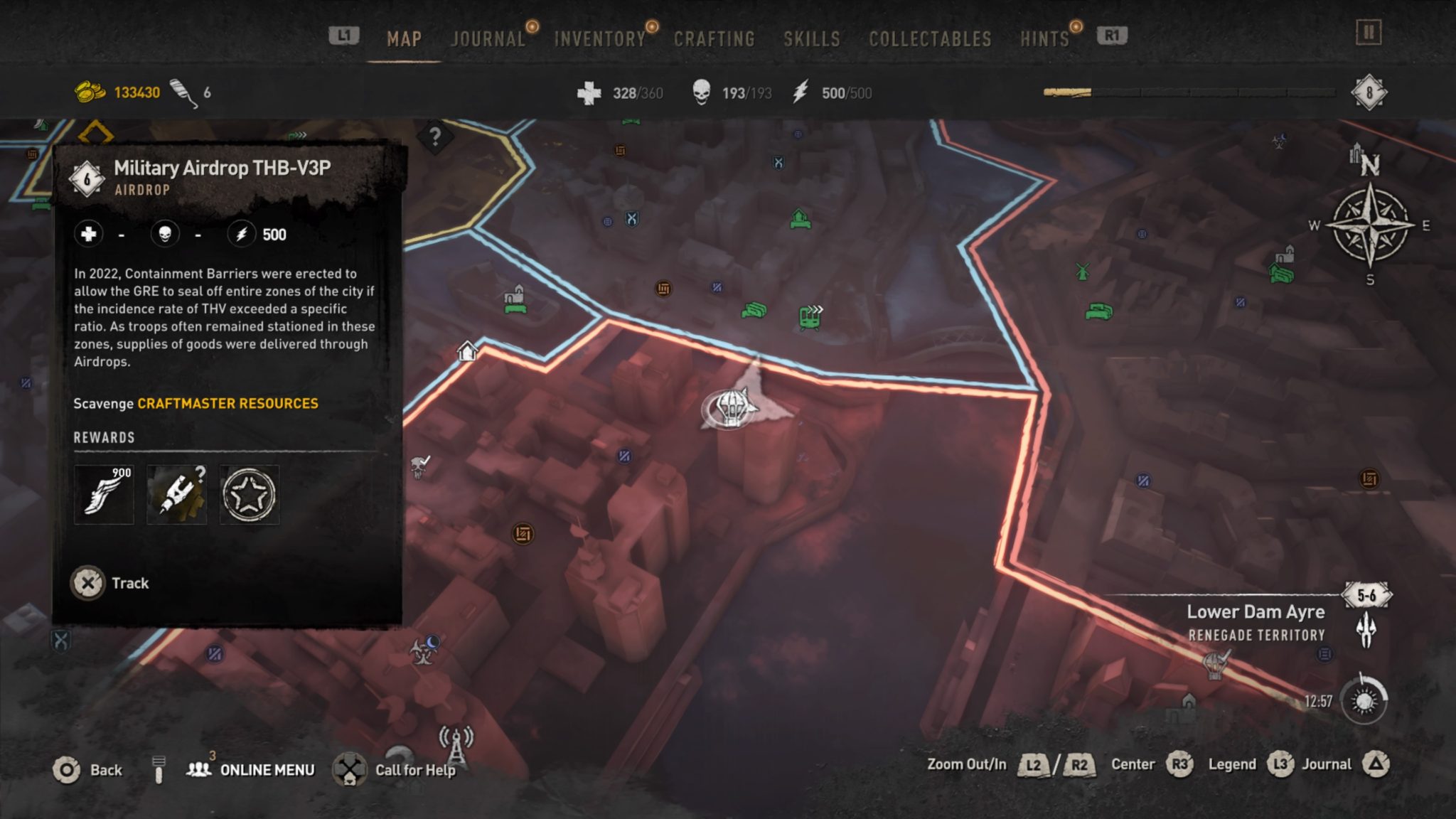
Task: Toggle tracking for Military Airdrop THB-V3P
Action: point(111,582)
